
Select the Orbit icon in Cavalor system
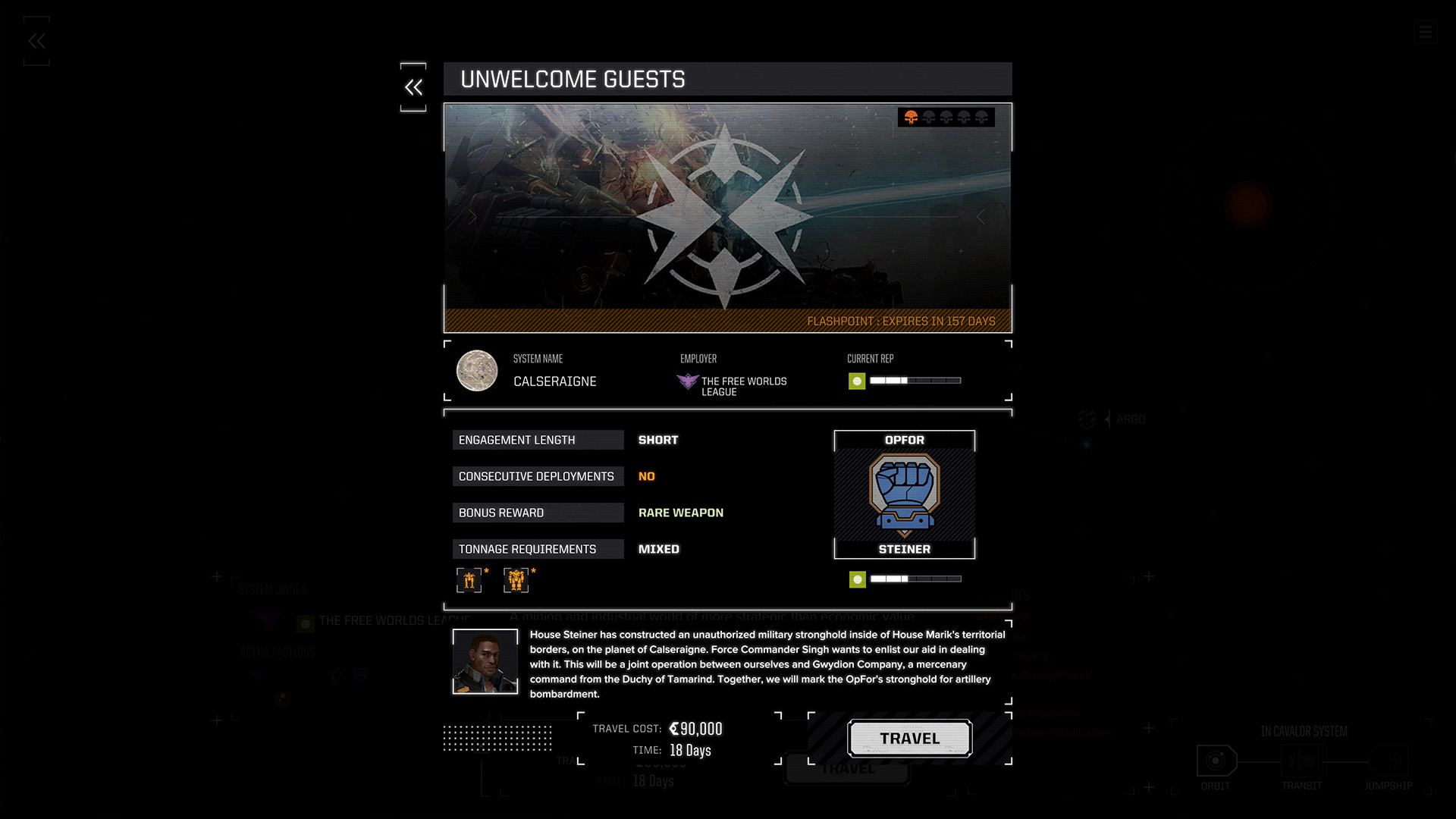pos(1216,762)
